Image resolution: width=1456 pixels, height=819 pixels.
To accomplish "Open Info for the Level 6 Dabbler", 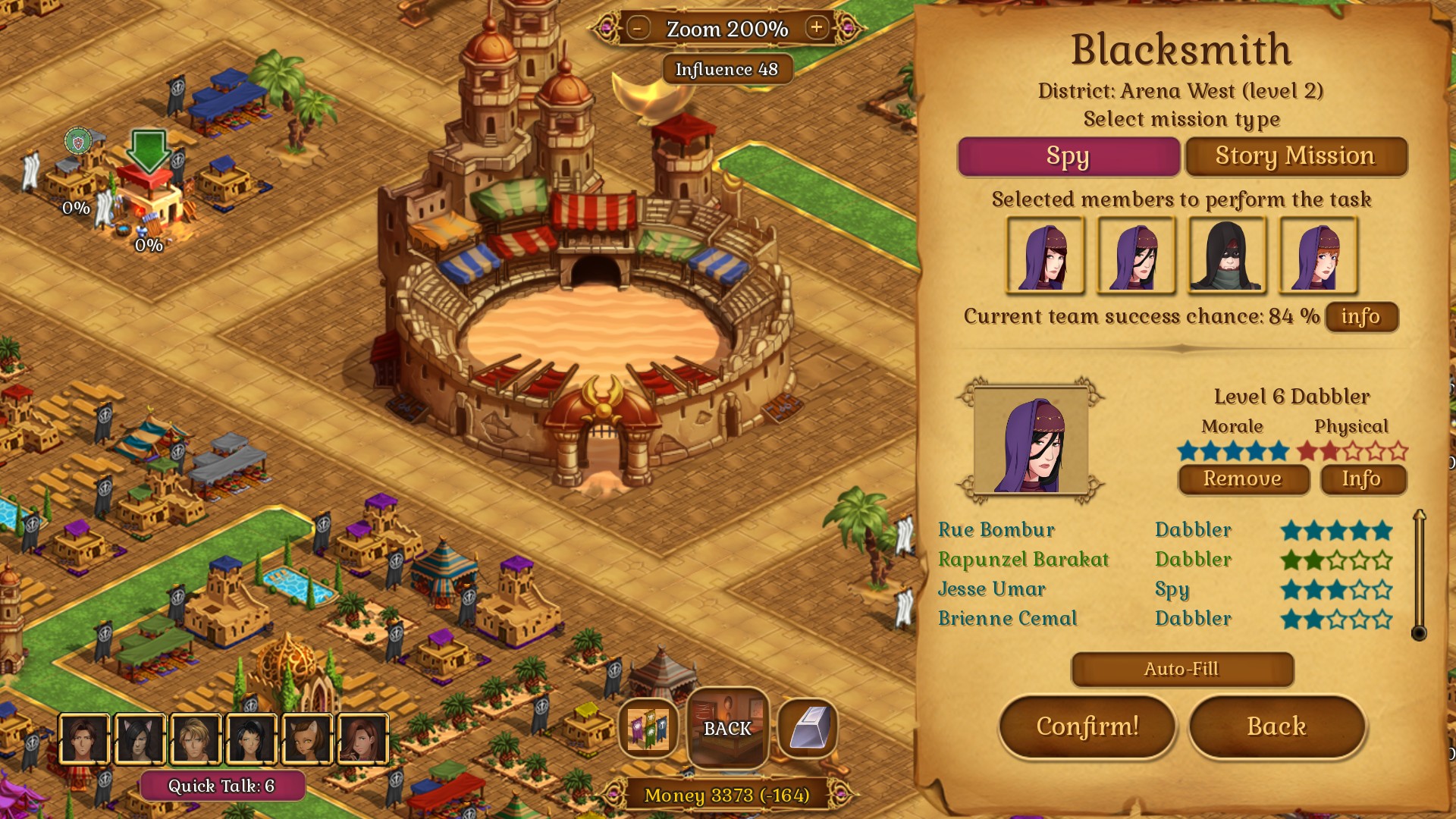I will (x=1362, y=479).
